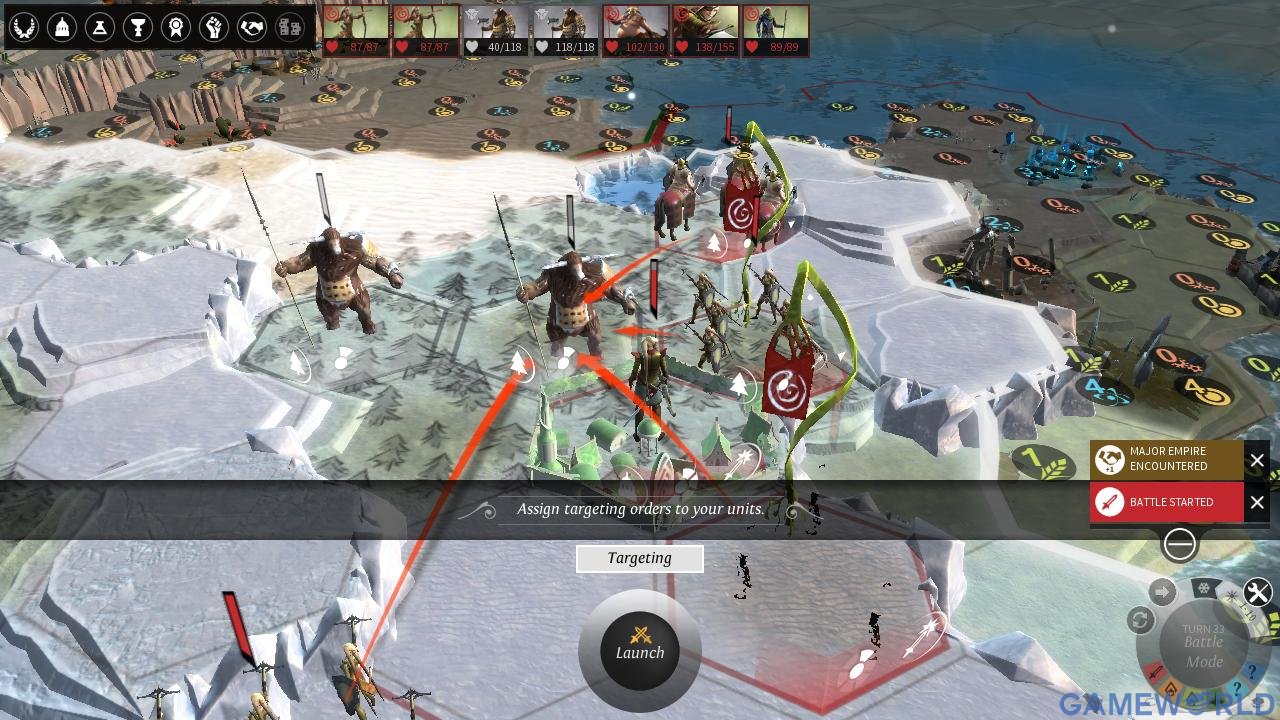Select the unit portrait with 138/155 health
The width and height of the screenshot is (1280, 720).
click(706, 30)
